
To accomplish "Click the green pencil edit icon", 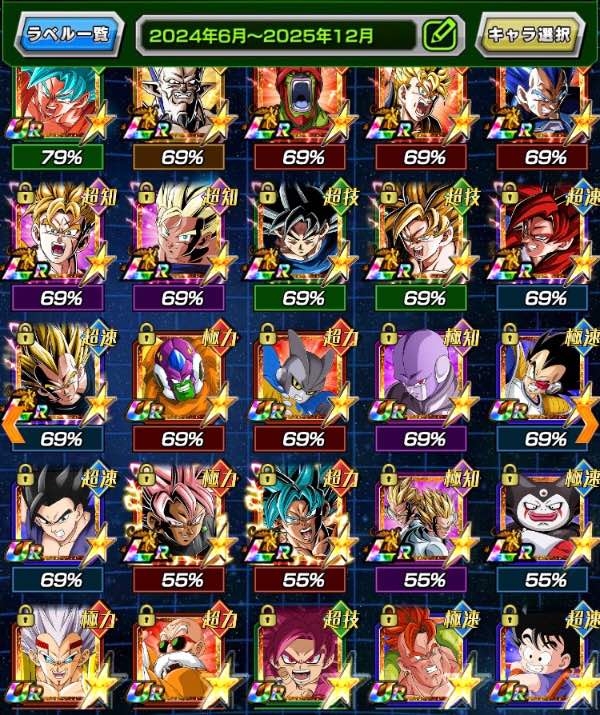I will pyautogui.click(x=437, y=34).
